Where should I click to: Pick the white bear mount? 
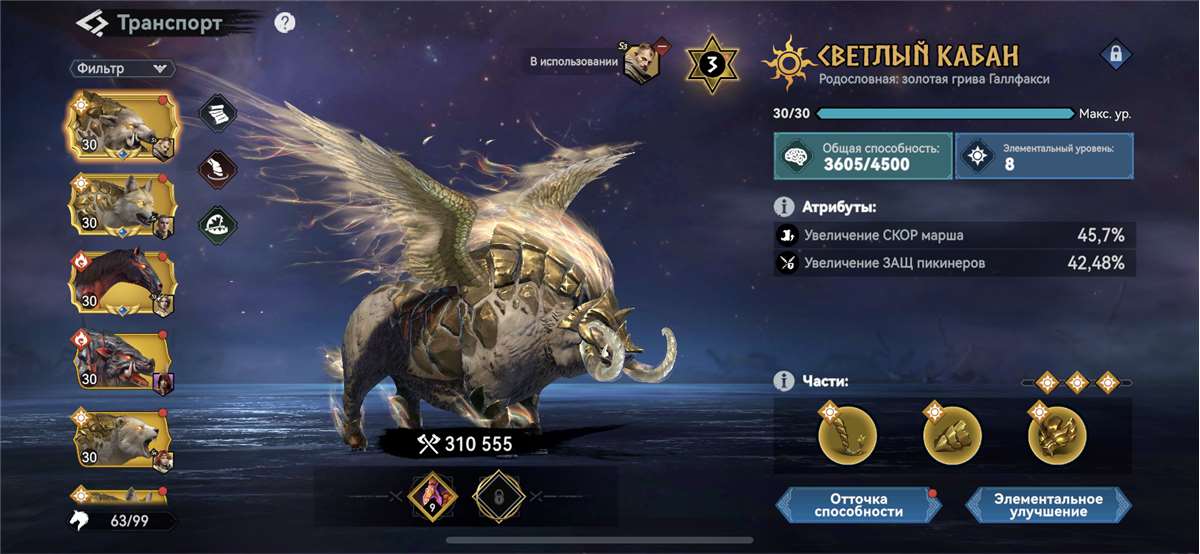pyautogui.click(x=120, y=439)
